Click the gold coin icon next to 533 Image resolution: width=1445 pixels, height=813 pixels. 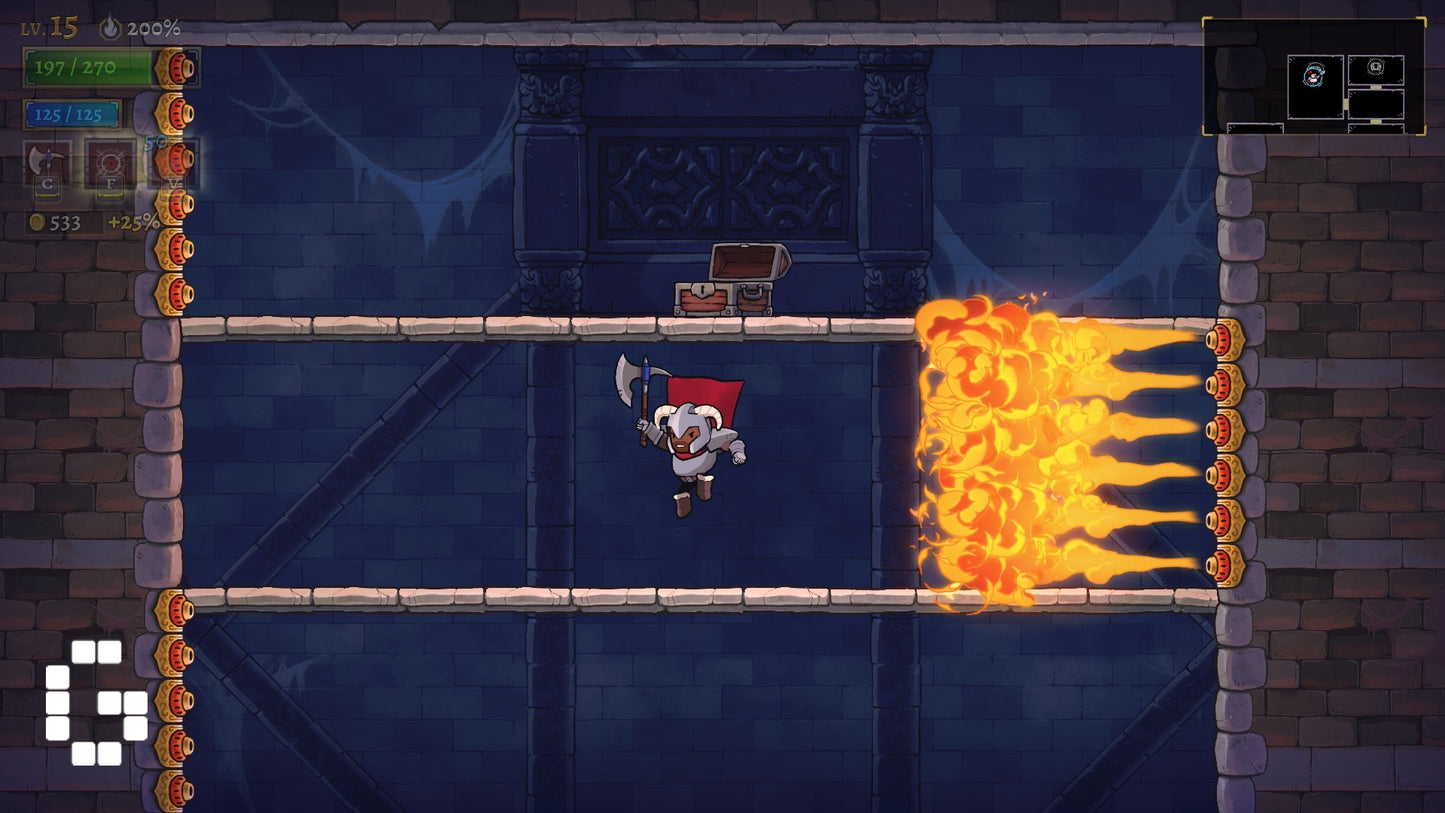coord(35,220)
